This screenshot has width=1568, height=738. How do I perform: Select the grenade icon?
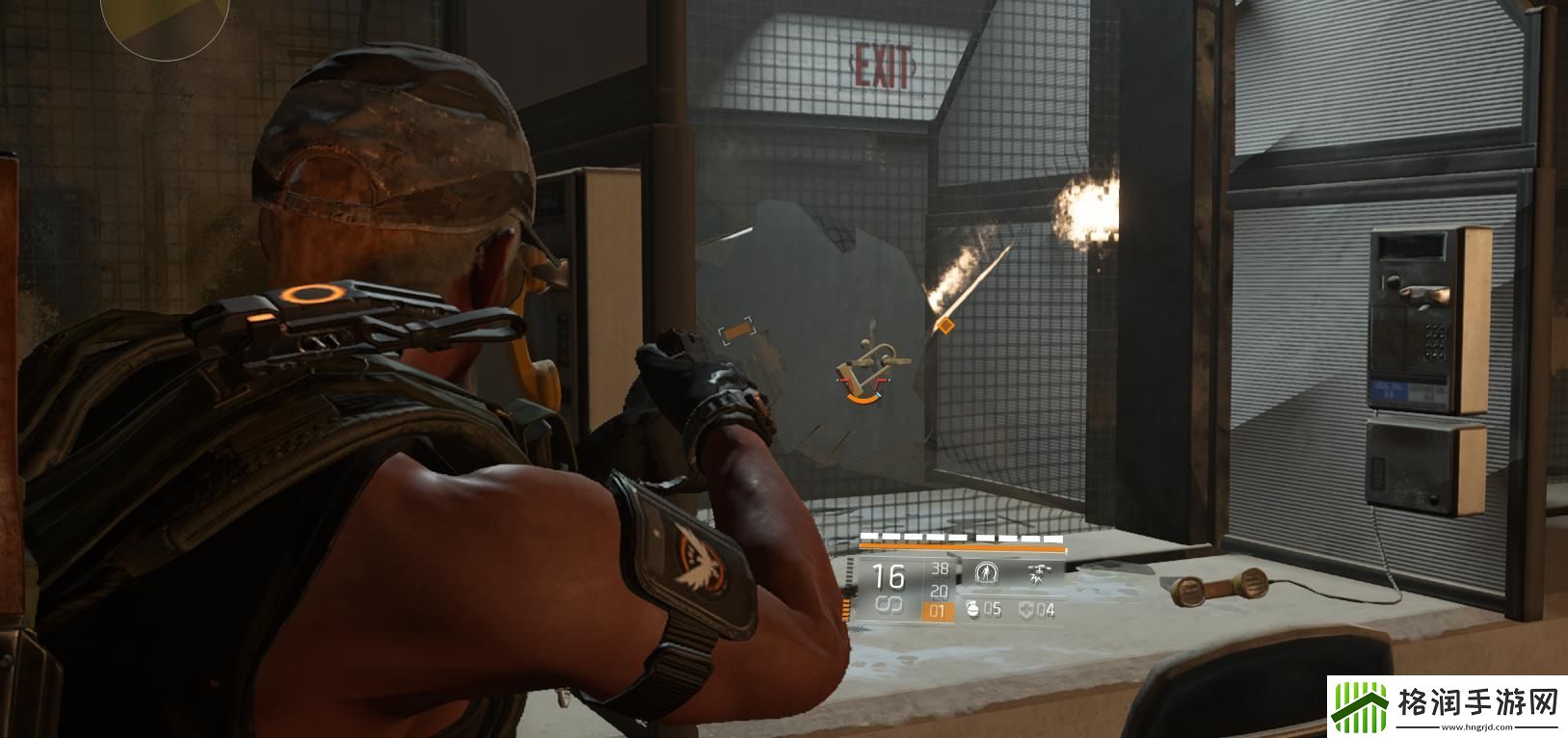pyautogui.click(x=970, y=609)
